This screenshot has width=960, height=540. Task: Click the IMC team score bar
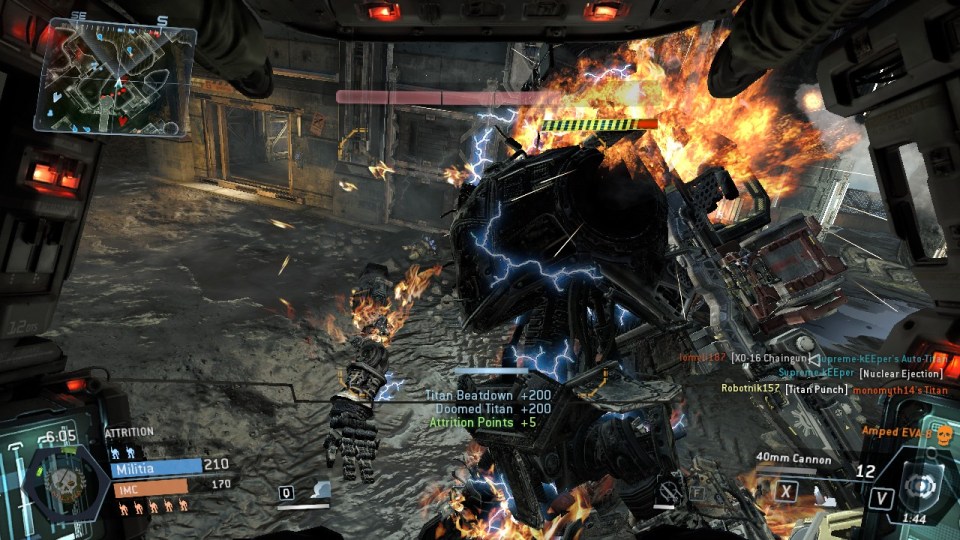[149, 487]
